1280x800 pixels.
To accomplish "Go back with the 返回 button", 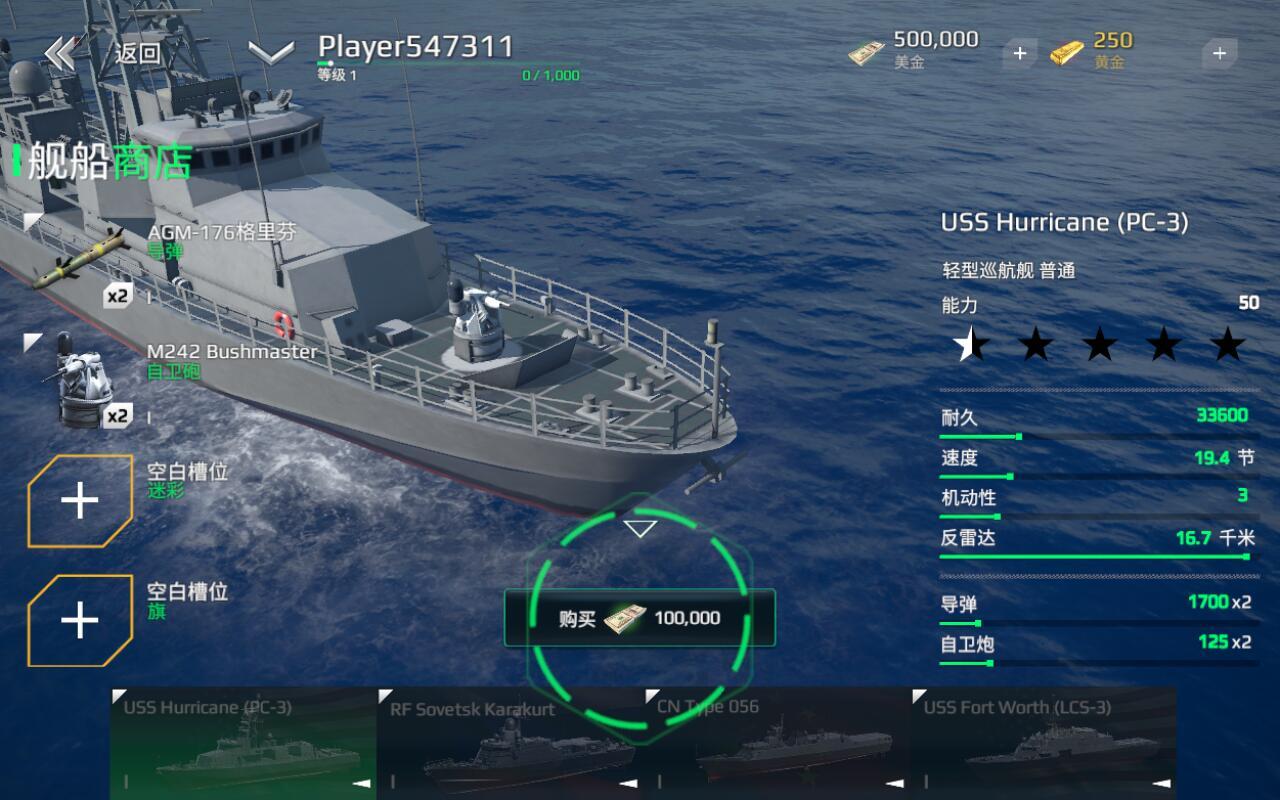I will coord(105,53).
